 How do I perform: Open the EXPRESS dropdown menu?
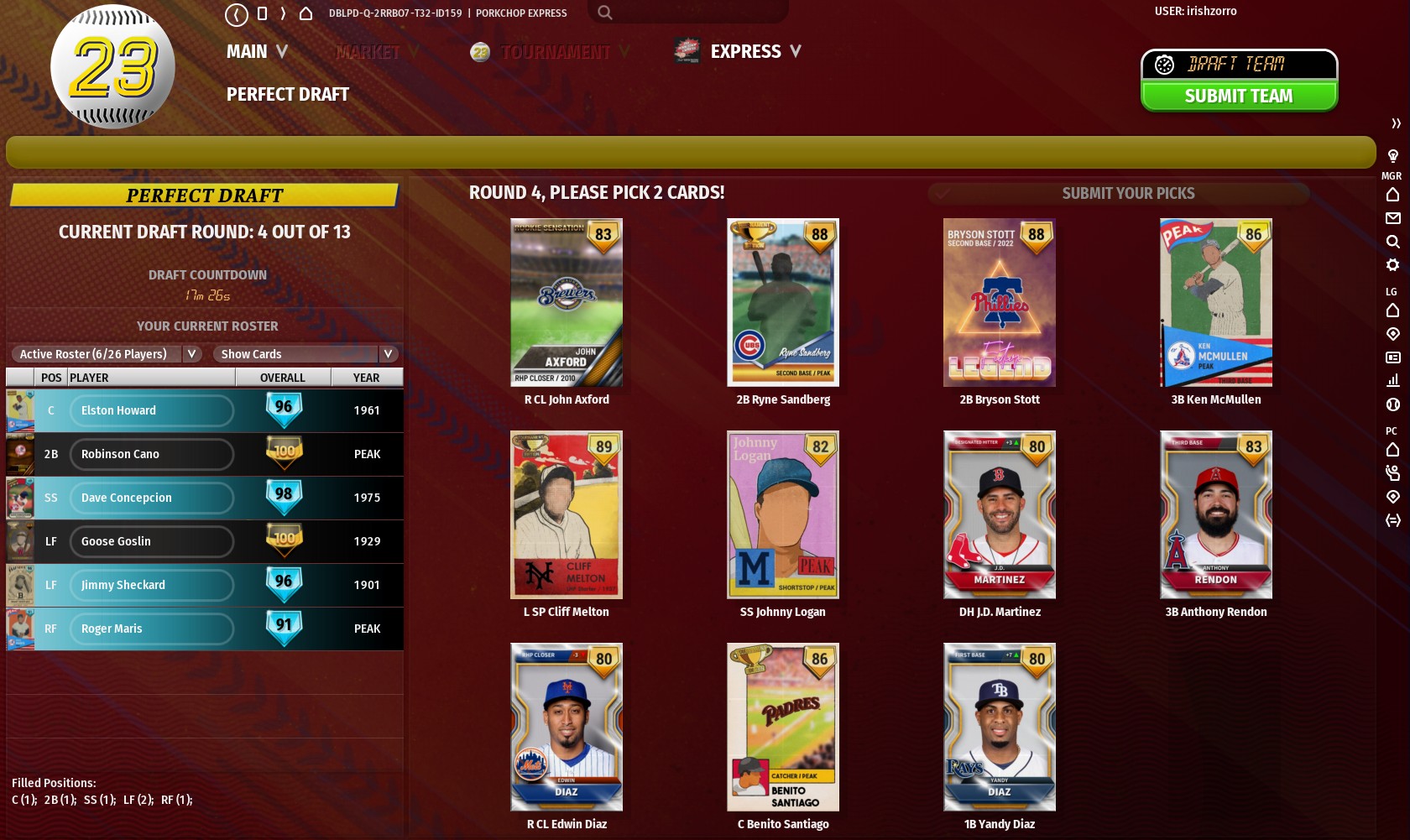point(755,52)
